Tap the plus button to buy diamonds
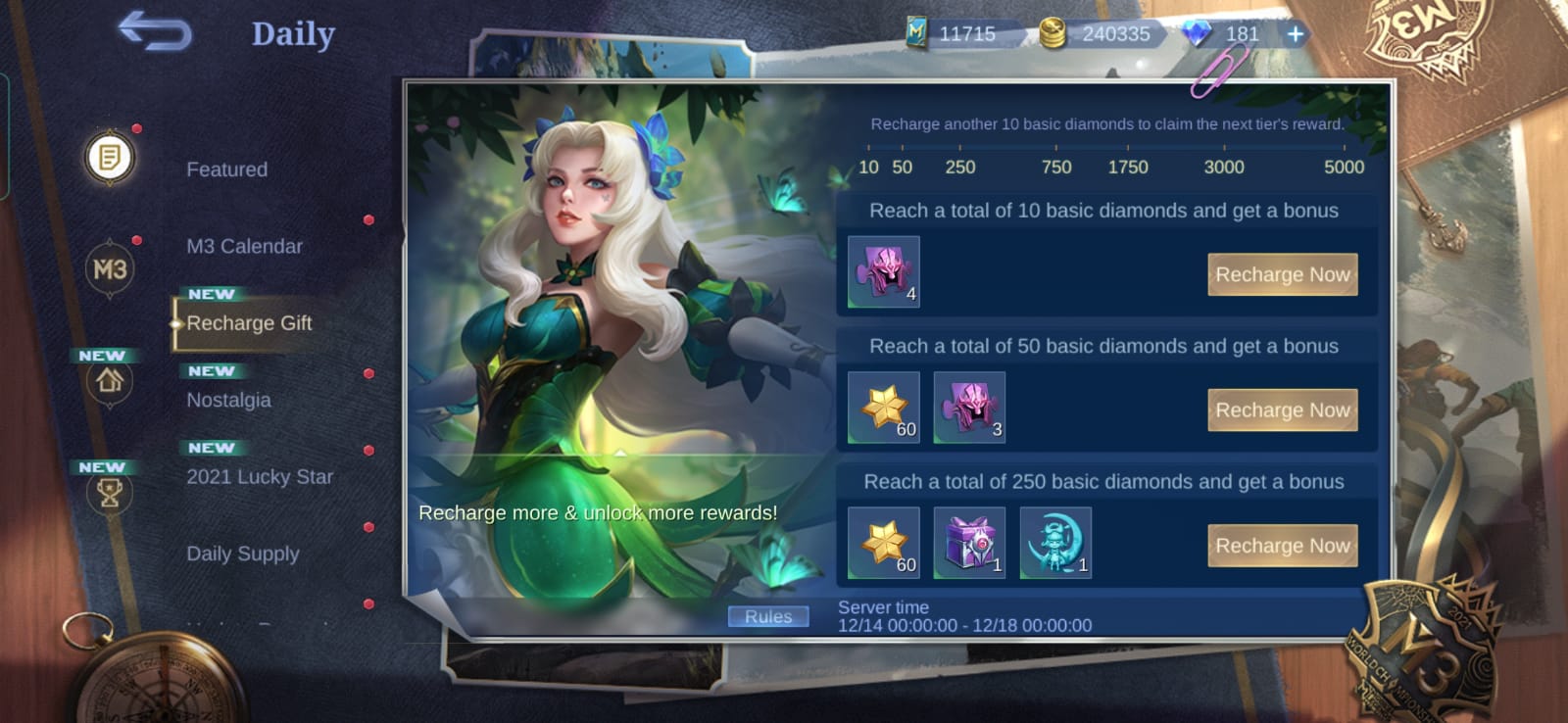1568x723 pixels. pos(1296,33)
